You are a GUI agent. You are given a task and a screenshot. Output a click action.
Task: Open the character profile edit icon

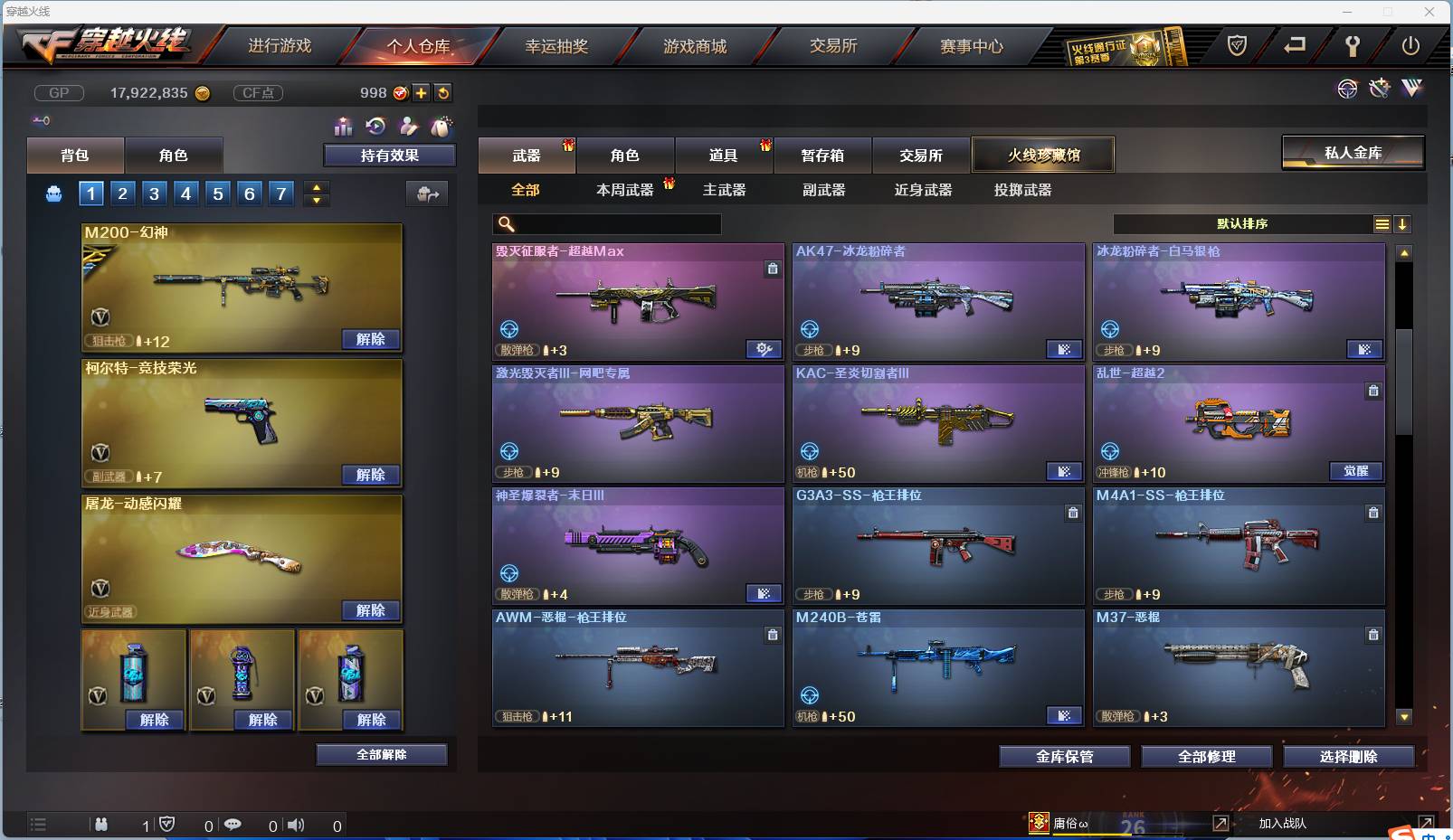pyautogui.click(x=408, y=127)
